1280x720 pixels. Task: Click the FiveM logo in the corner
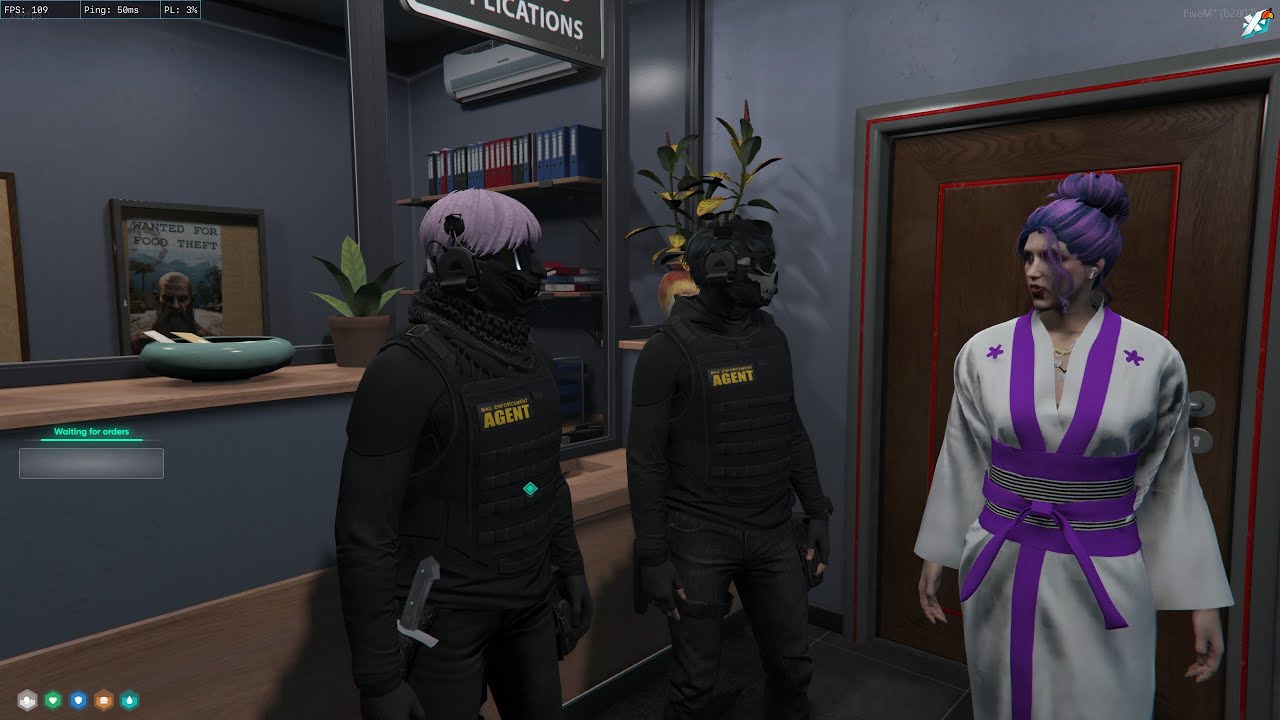1255,22
